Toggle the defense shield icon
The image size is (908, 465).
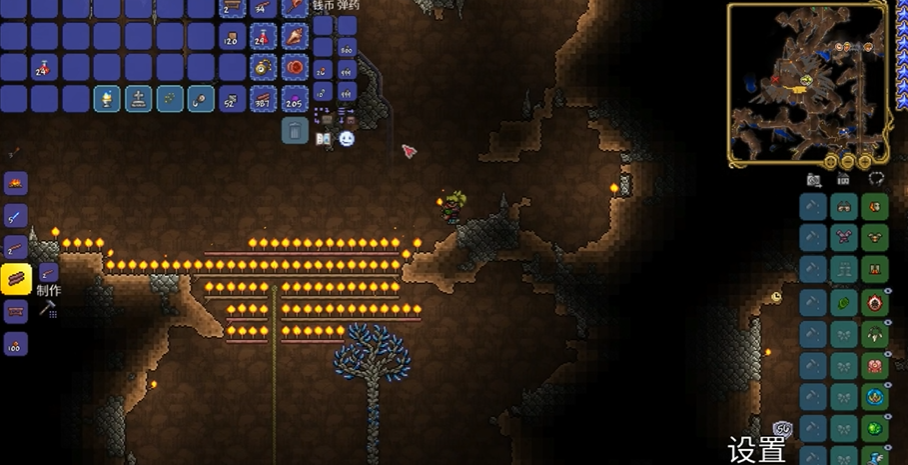[x=783, y=430]
